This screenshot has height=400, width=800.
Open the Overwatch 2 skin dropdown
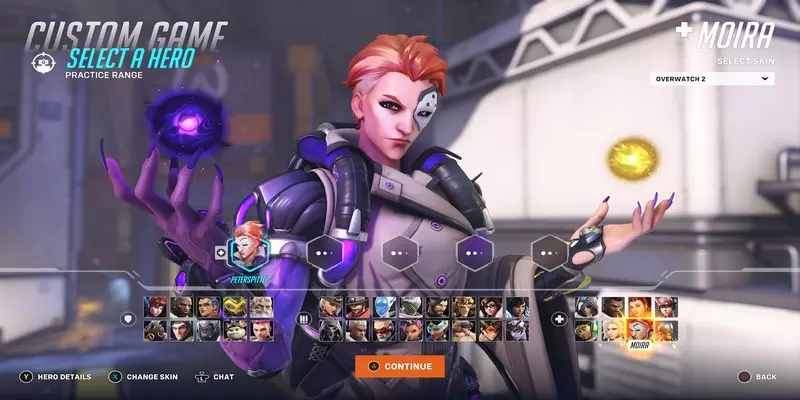[x=712, y=78]
